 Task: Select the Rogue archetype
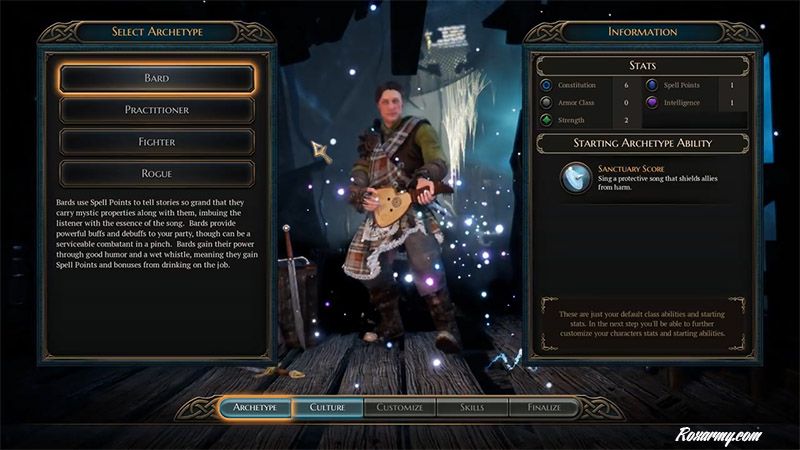tap(156, 173)
